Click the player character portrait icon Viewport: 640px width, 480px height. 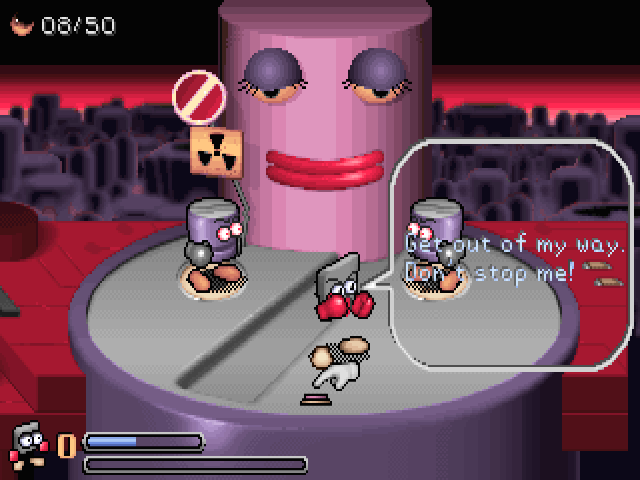coord(27,446)
